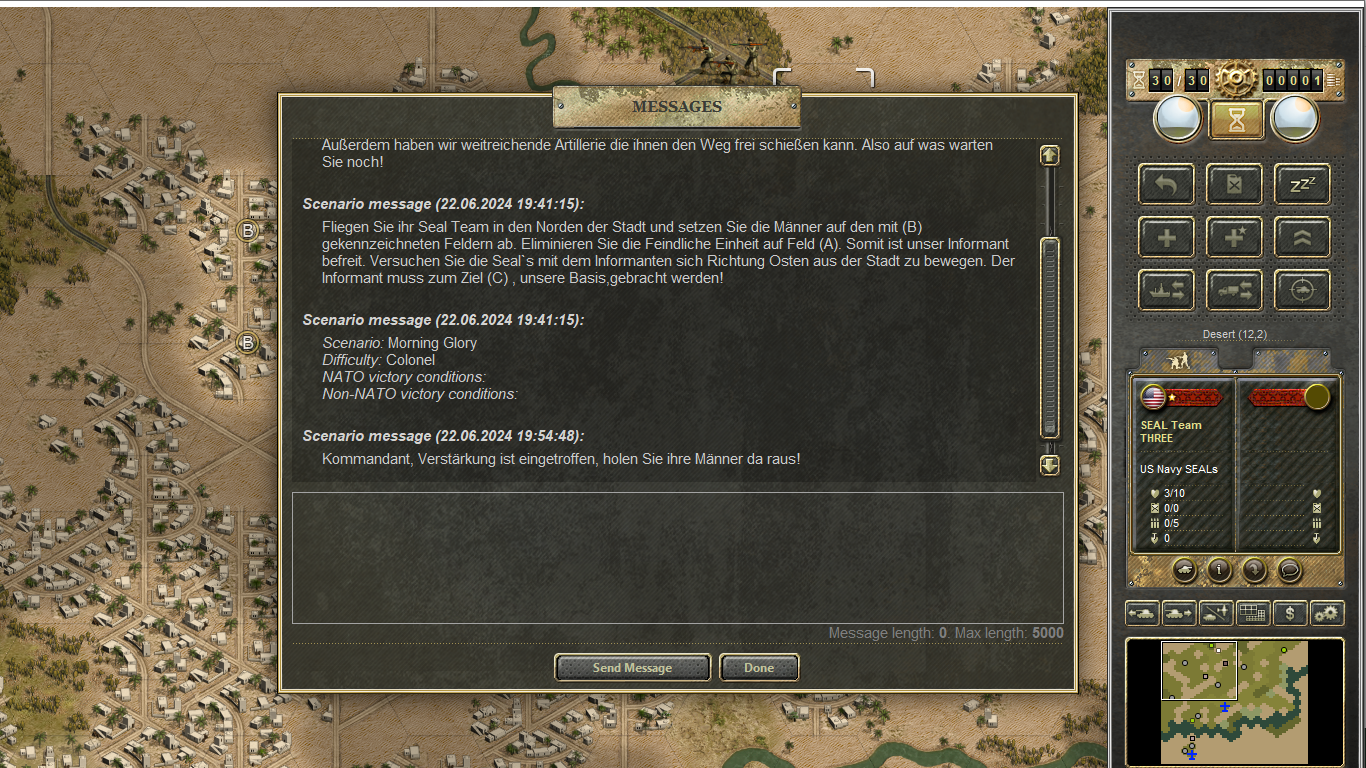Focus the message text entry box
The image size is (1366, 768).
coord(677,557)
